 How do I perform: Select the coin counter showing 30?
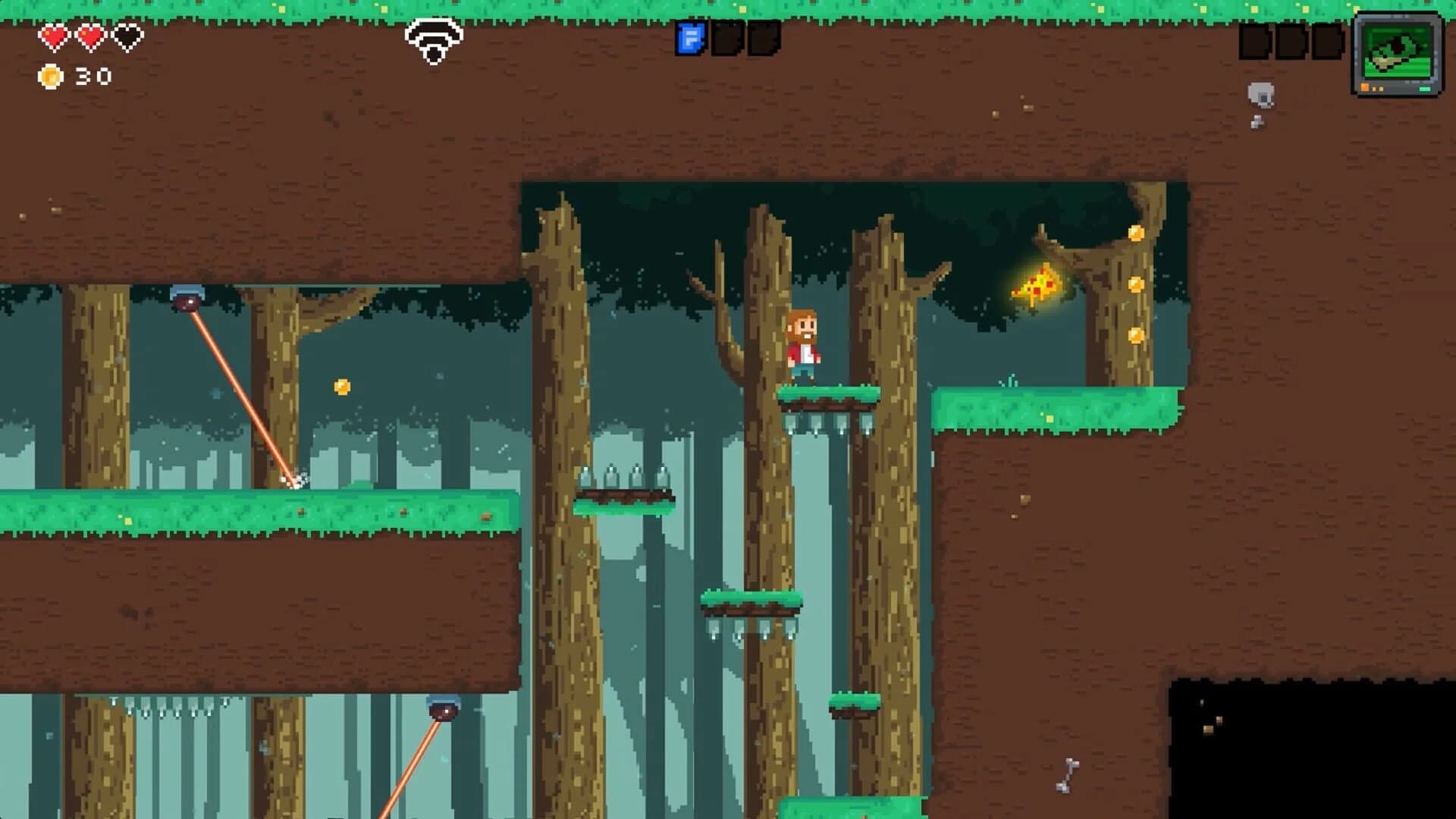tap(91, 76)
